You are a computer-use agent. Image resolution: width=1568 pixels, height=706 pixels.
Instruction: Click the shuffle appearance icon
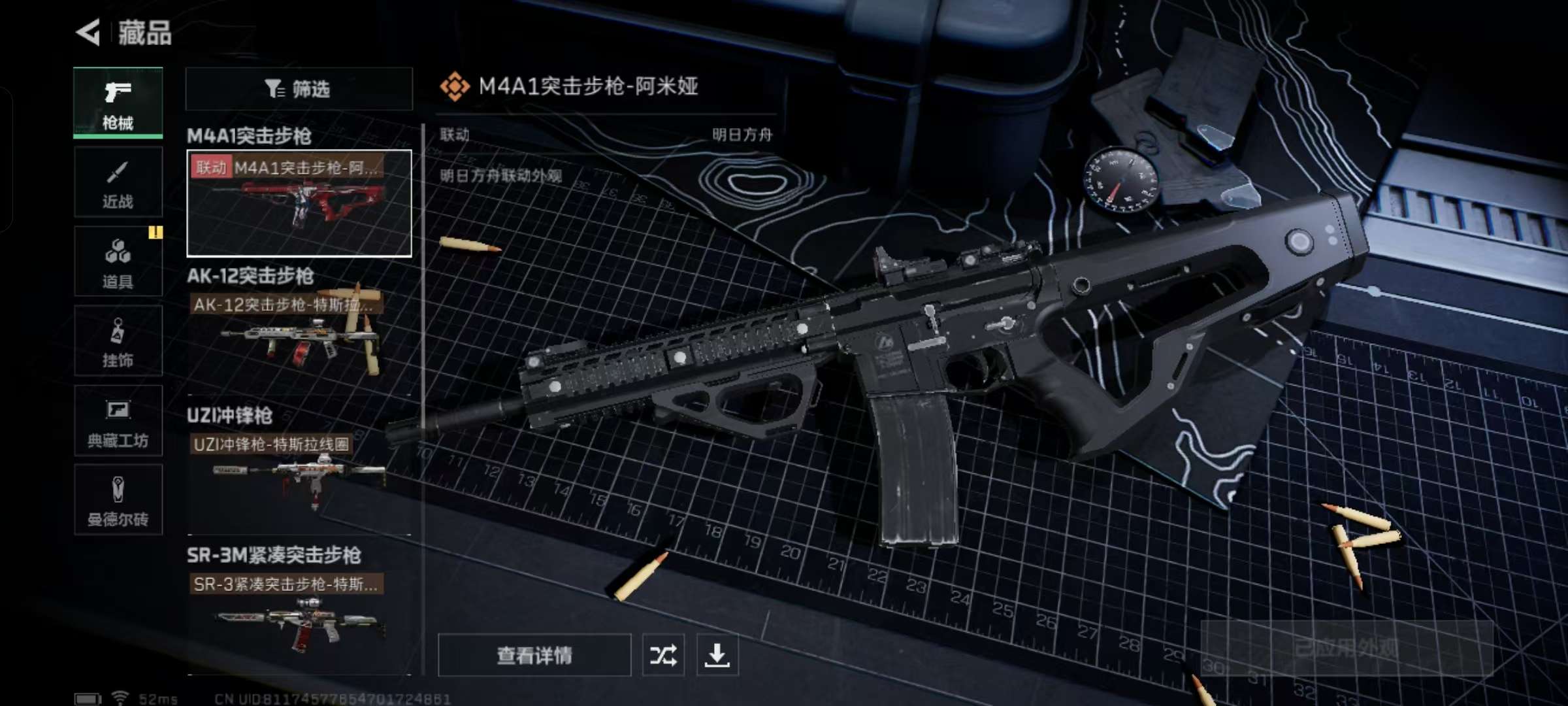(x=662, y=655)
